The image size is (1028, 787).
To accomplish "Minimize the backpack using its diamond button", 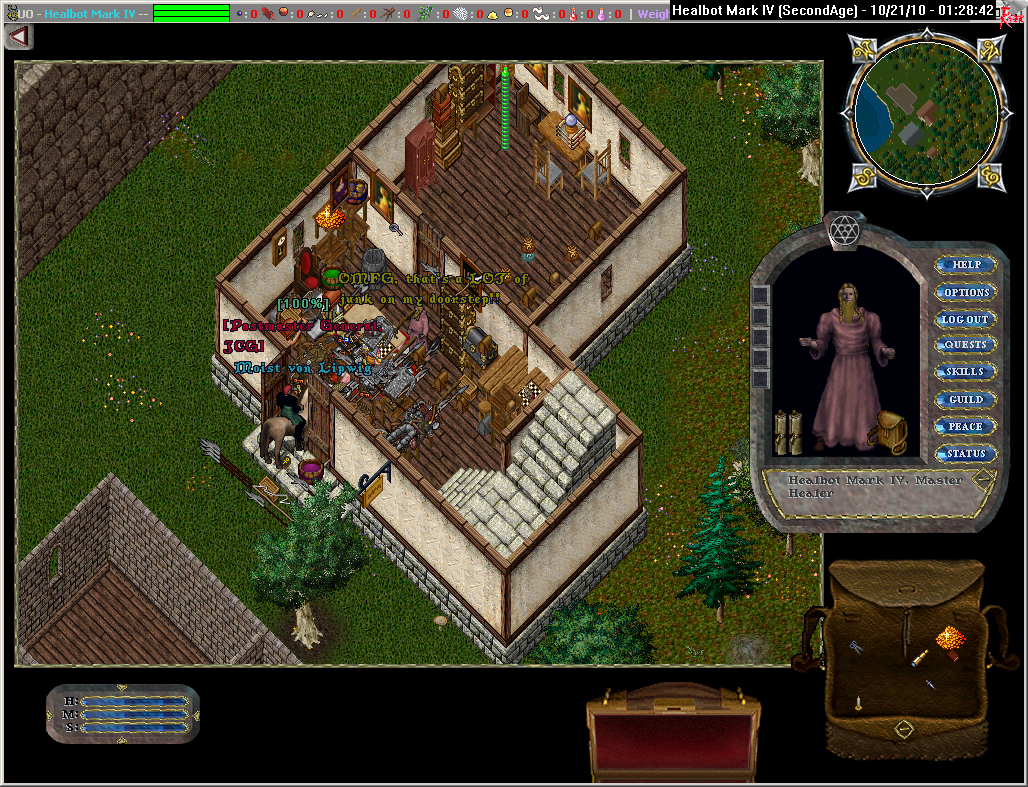I will coord(903,730).
